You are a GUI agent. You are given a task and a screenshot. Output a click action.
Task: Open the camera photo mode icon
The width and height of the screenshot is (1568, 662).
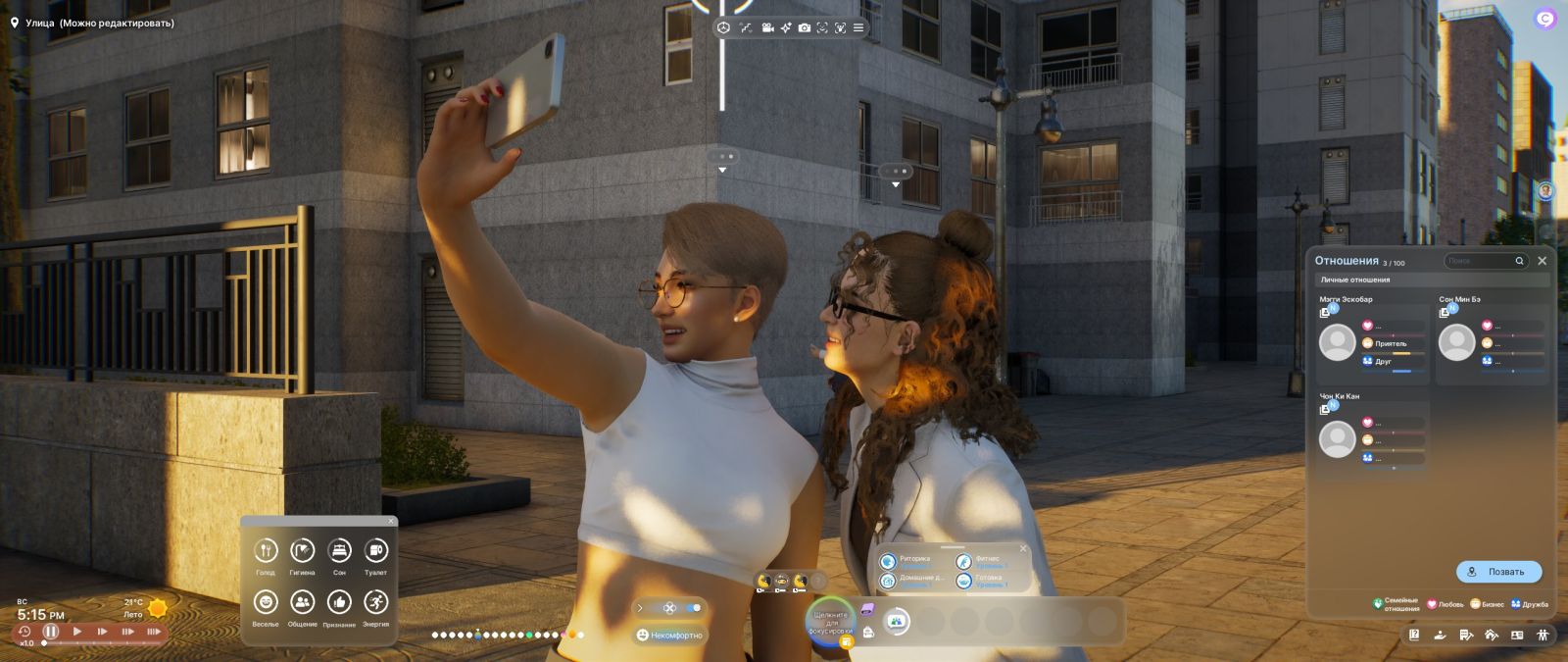804,28
